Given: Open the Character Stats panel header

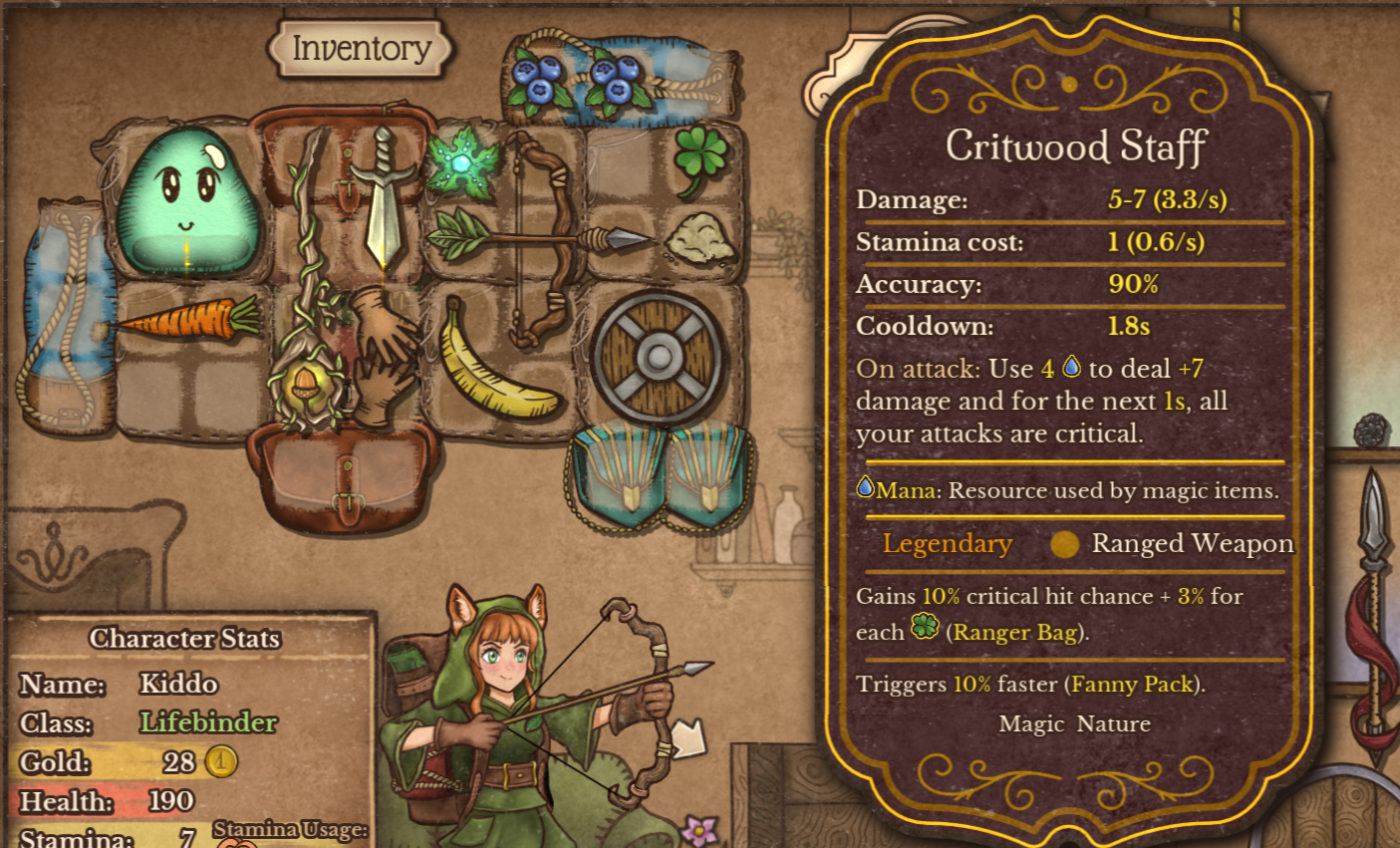Looking at the screenshot, I should 184,639.
